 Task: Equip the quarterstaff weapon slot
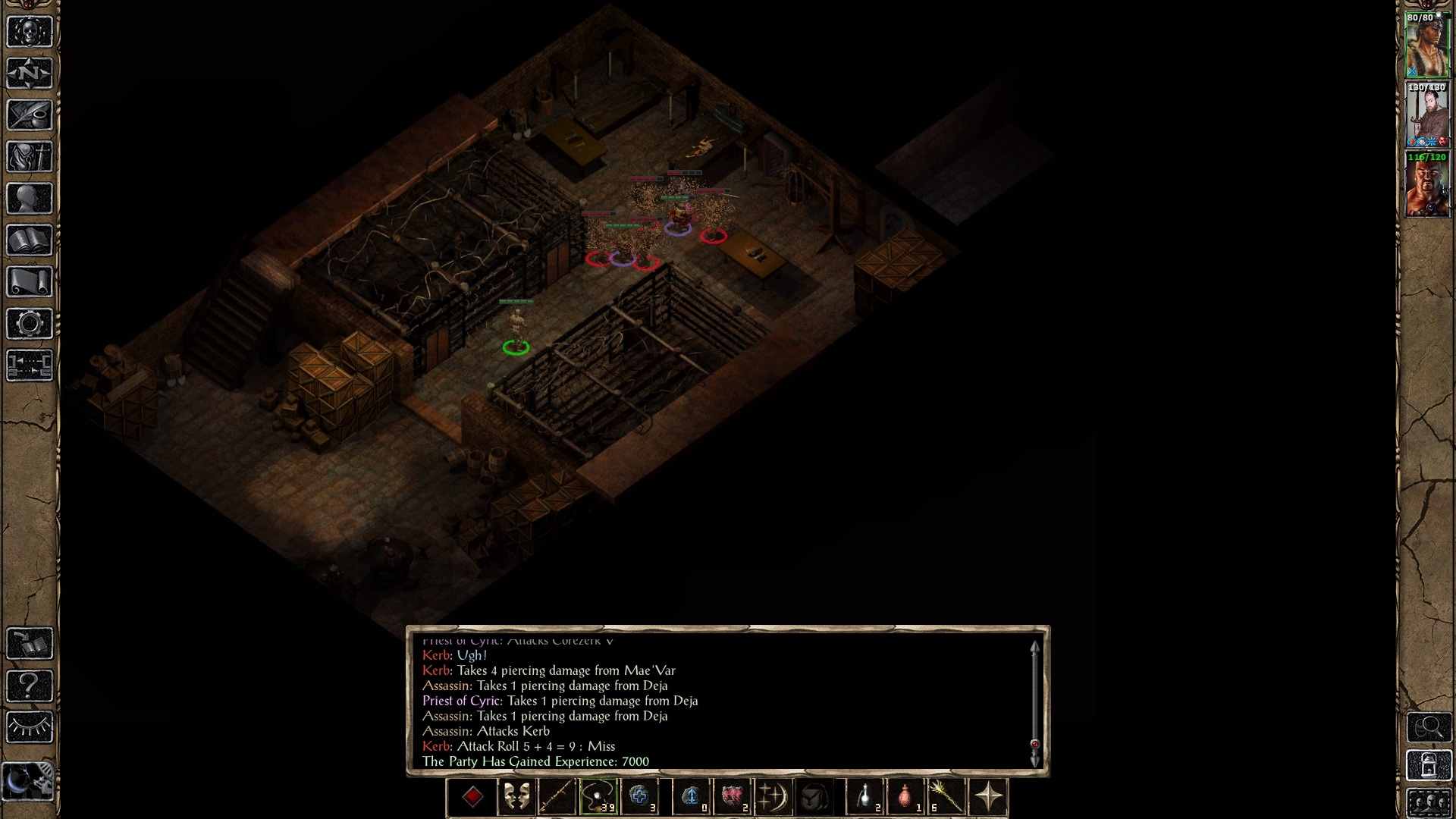[x=557, y=797]
